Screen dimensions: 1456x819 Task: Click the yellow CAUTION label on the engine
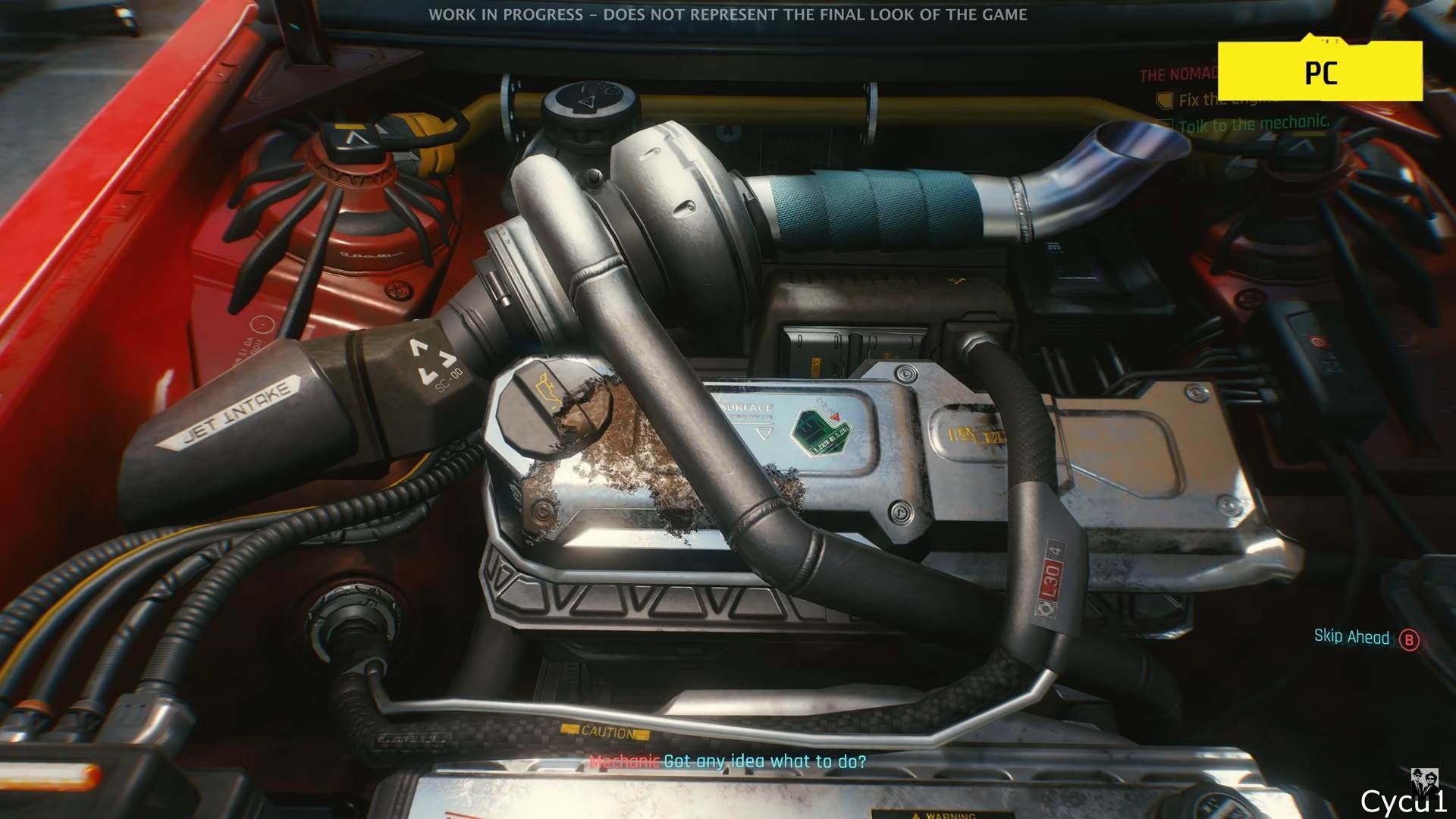tap(607, 733)
